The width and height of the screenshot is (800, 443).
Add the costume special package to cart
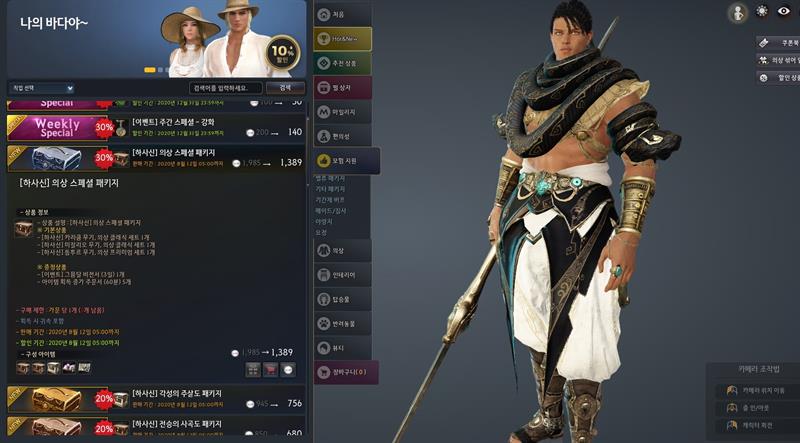tap(270, 370)
